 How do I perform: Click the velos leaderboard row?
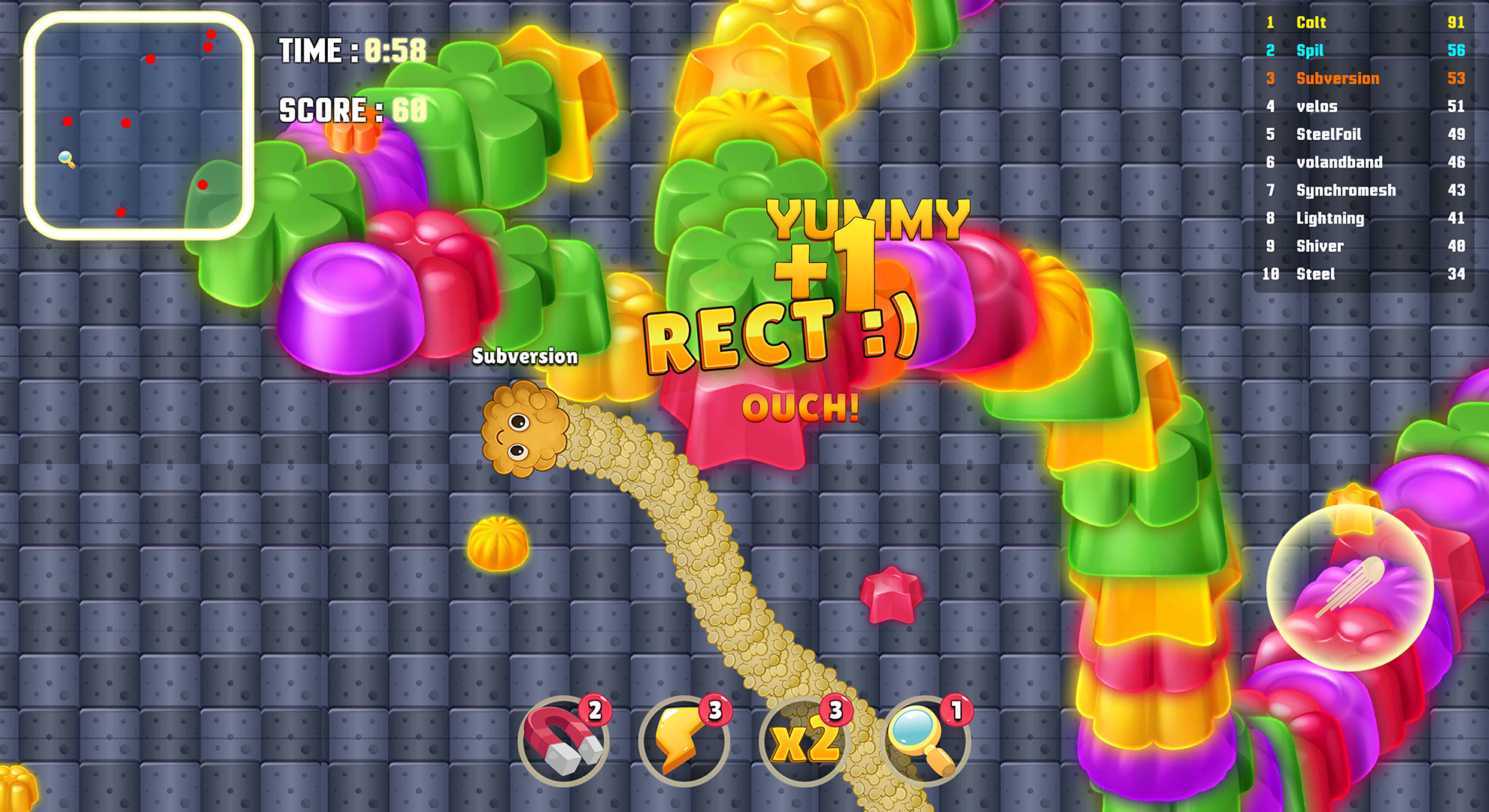[x=1318, y=106]
